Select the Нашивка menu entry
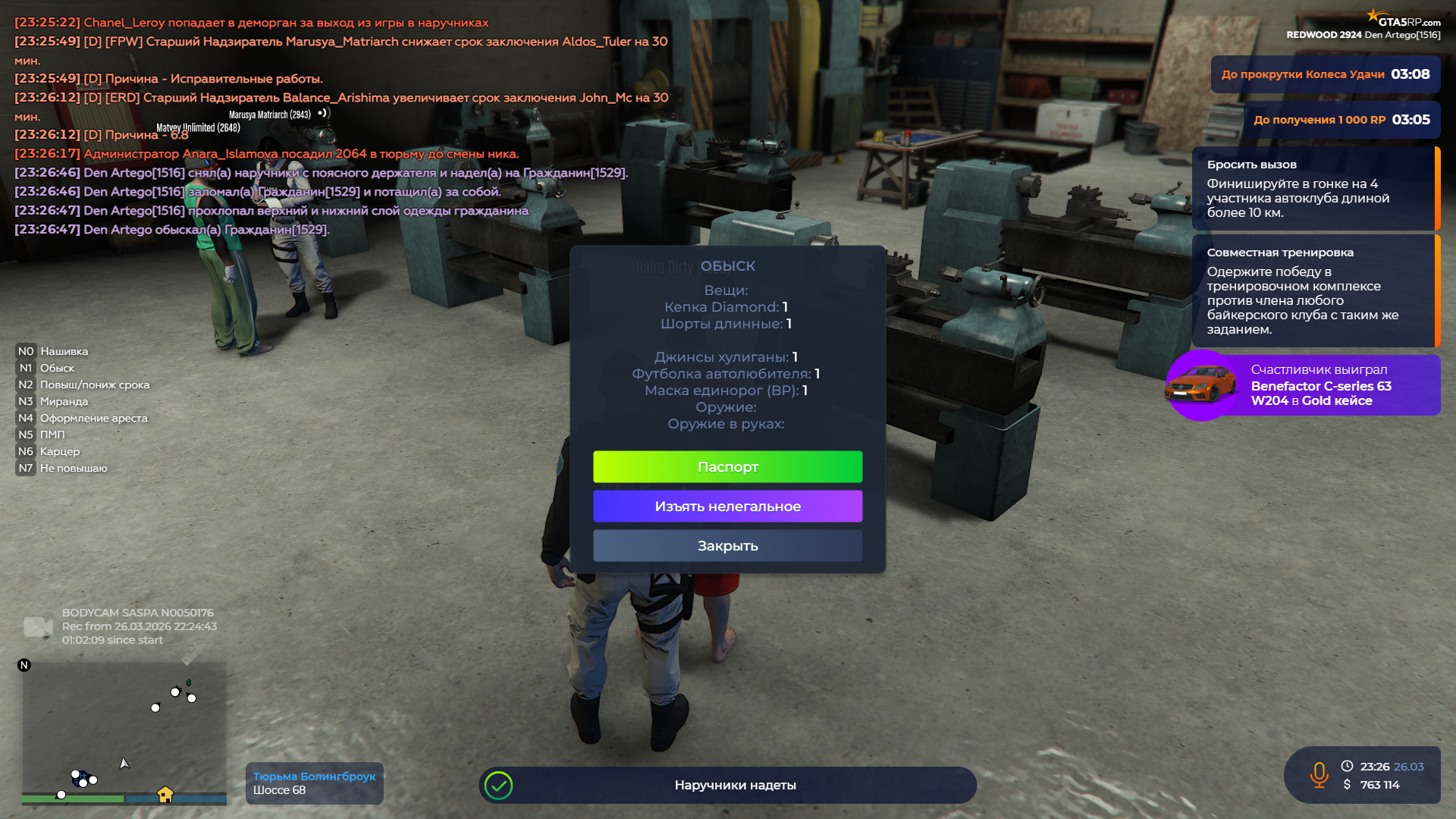Viewport: 1456px width, 819px height. point(64,351)
